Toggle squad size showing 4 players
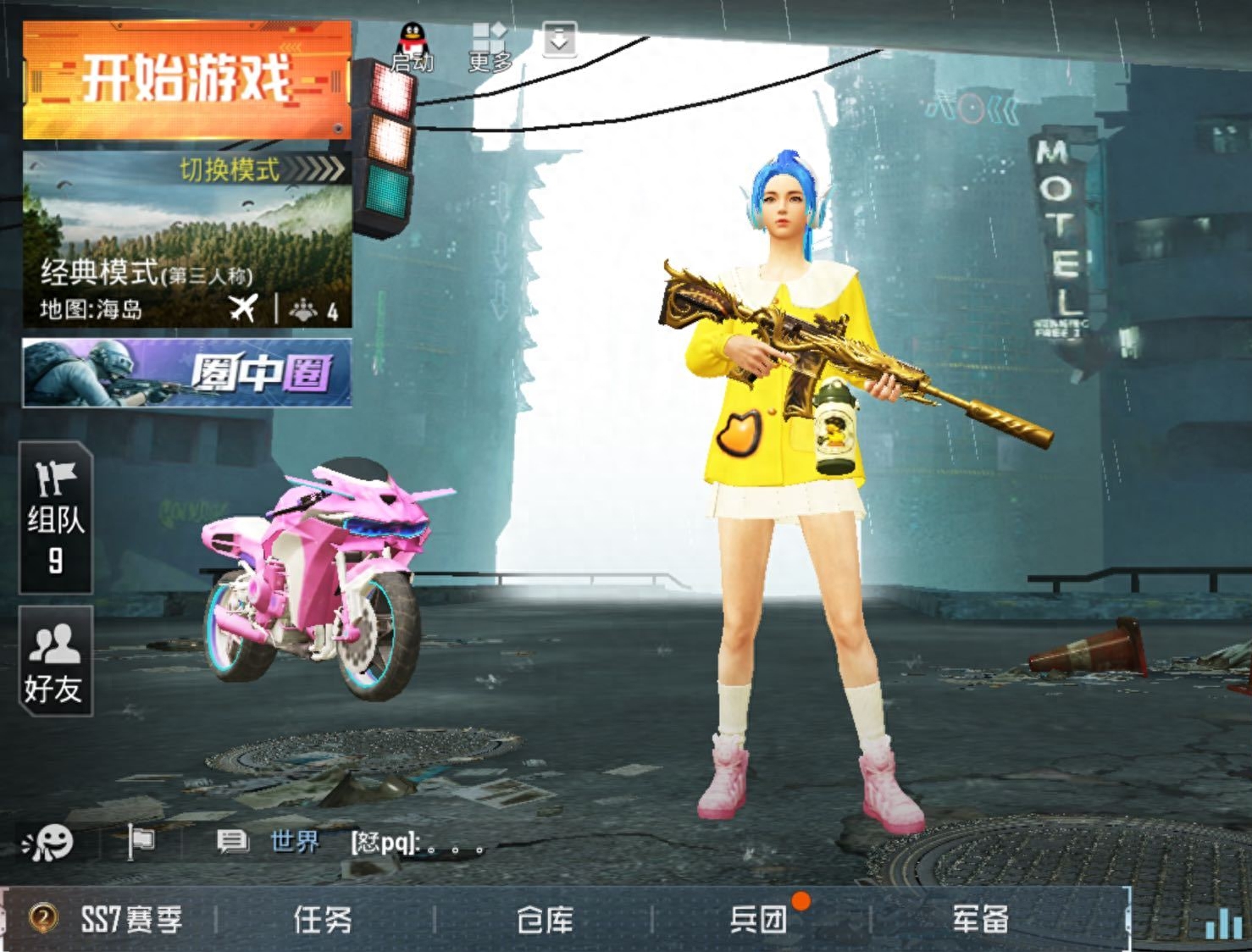Viewport: 1252px width, 952px height. point(309,307)
